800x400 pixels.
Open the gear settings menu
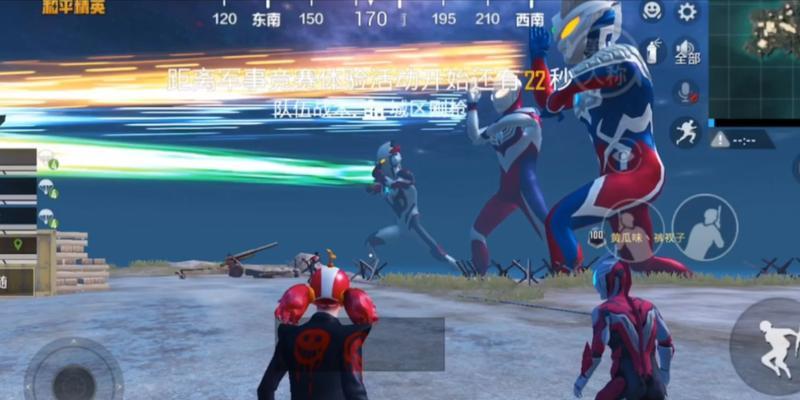pos(687,12)
